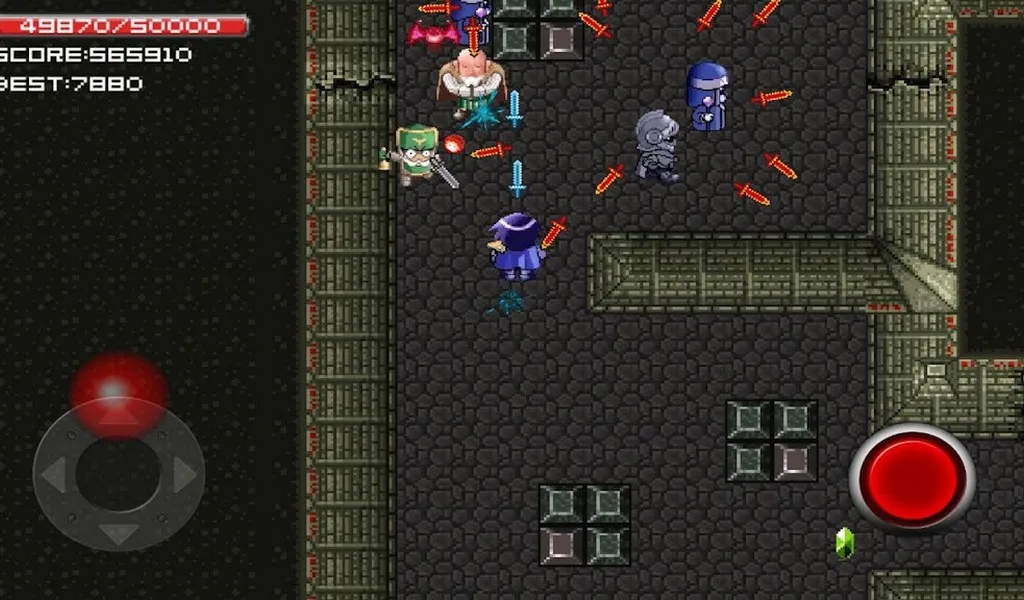
Task: Tap the d-pad's down arrow
Action: pyautogui.click(x=118, y=533)
